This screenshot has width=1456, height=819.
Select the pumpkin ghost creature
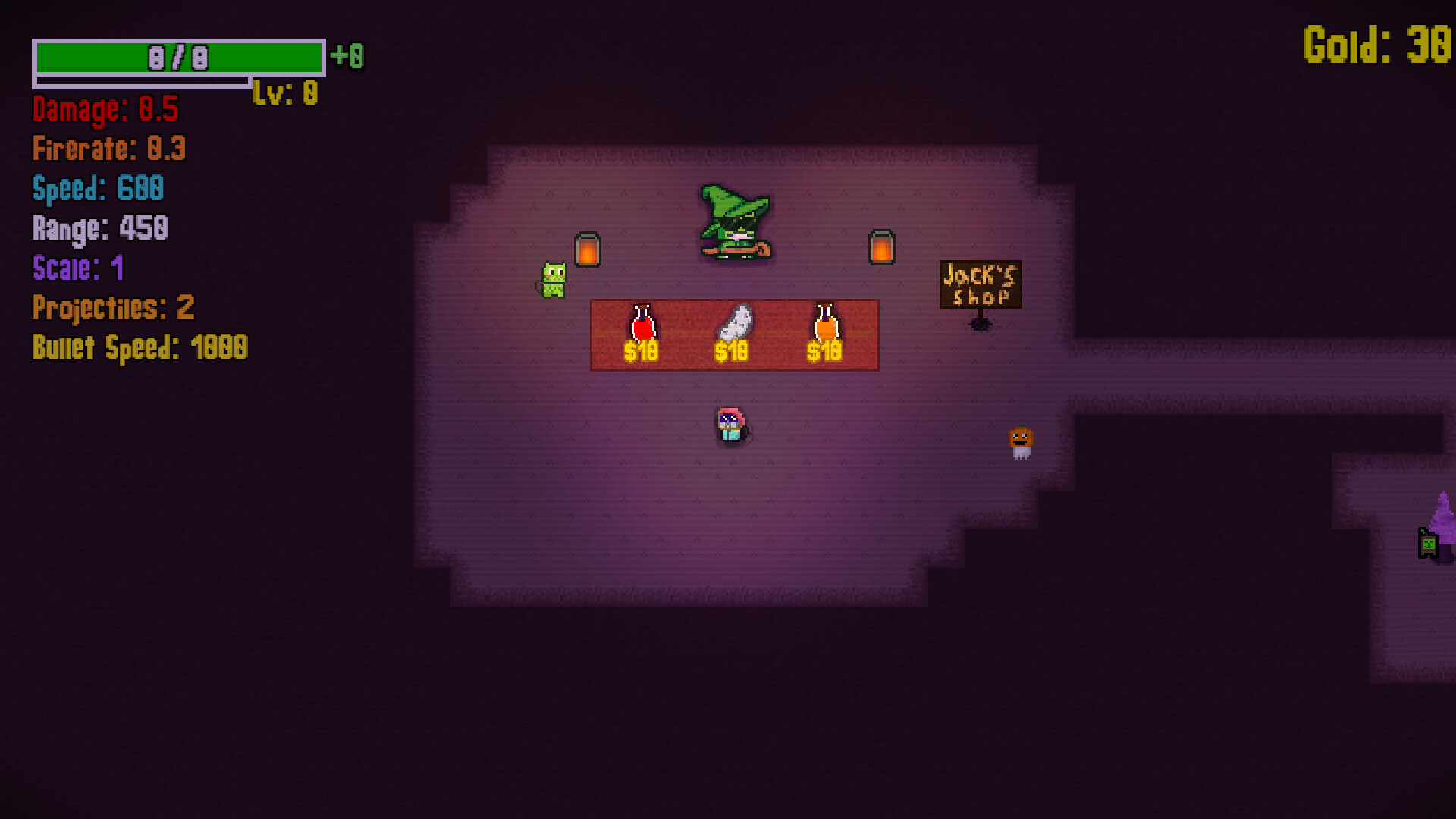(1020, 440)
